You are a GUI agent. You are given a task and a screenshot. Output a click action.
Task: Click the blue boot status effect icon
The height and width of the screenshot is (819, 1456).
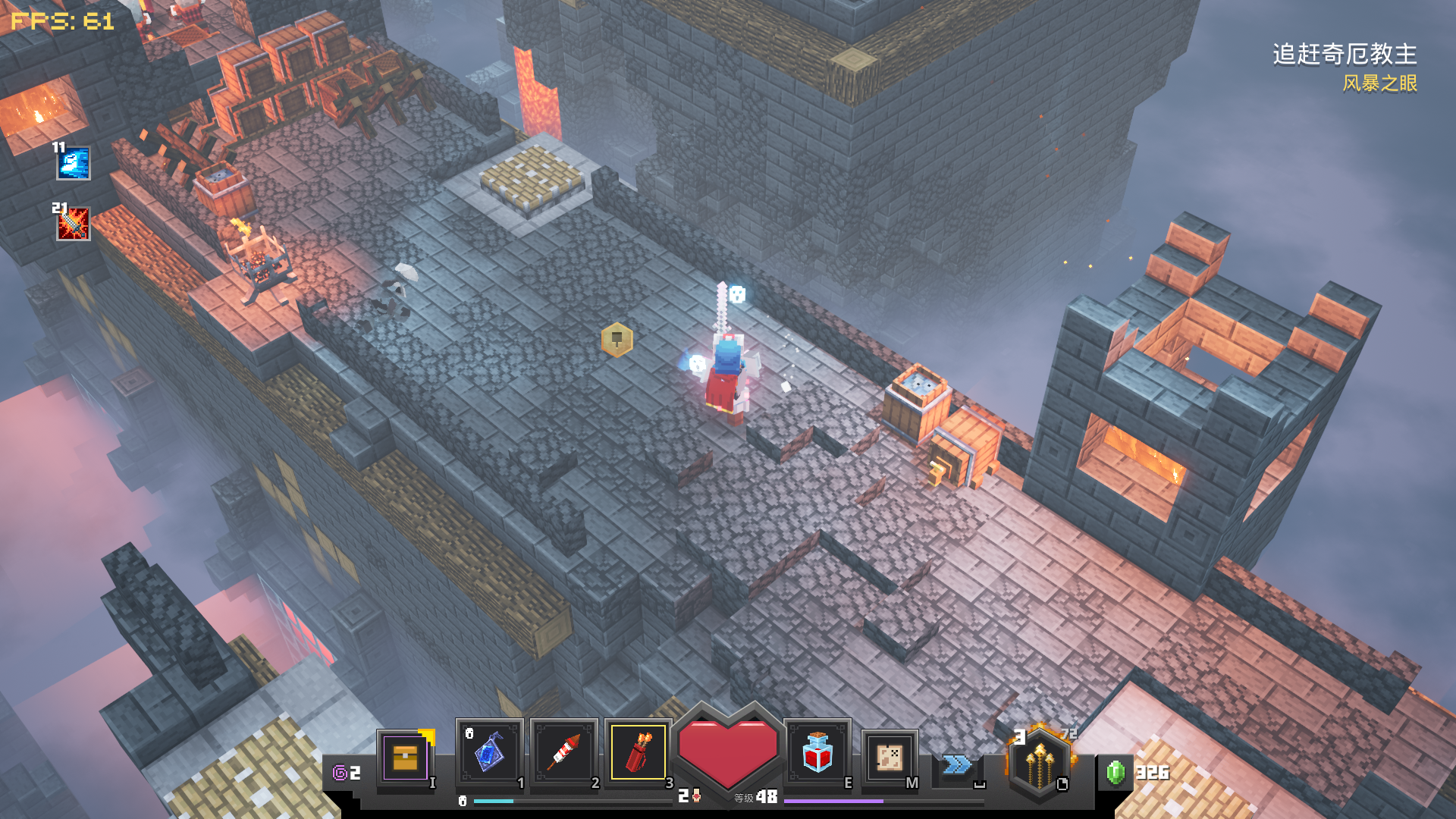(x=74, y=164)
